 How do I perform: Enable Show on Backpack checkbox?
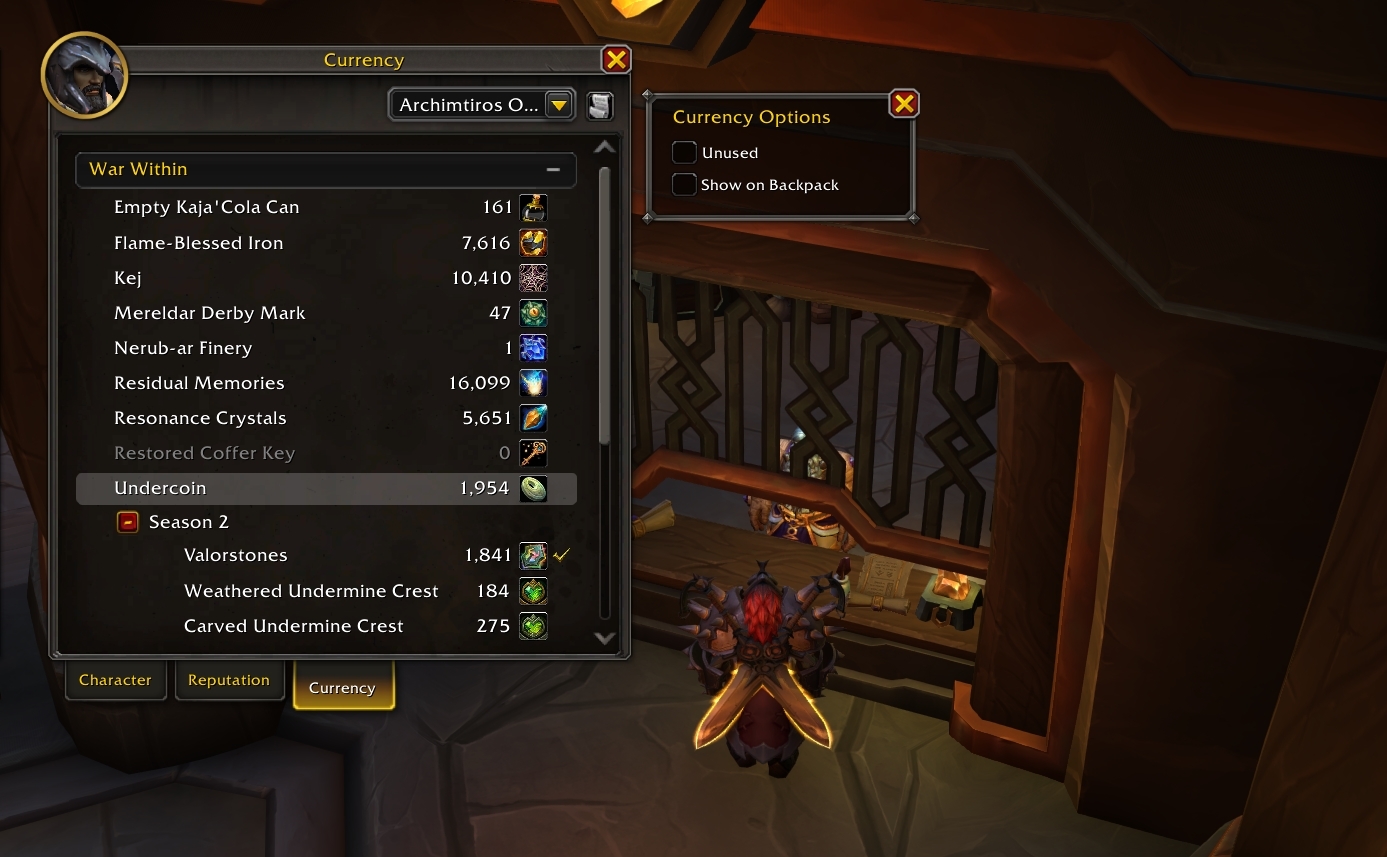[685, 185]
